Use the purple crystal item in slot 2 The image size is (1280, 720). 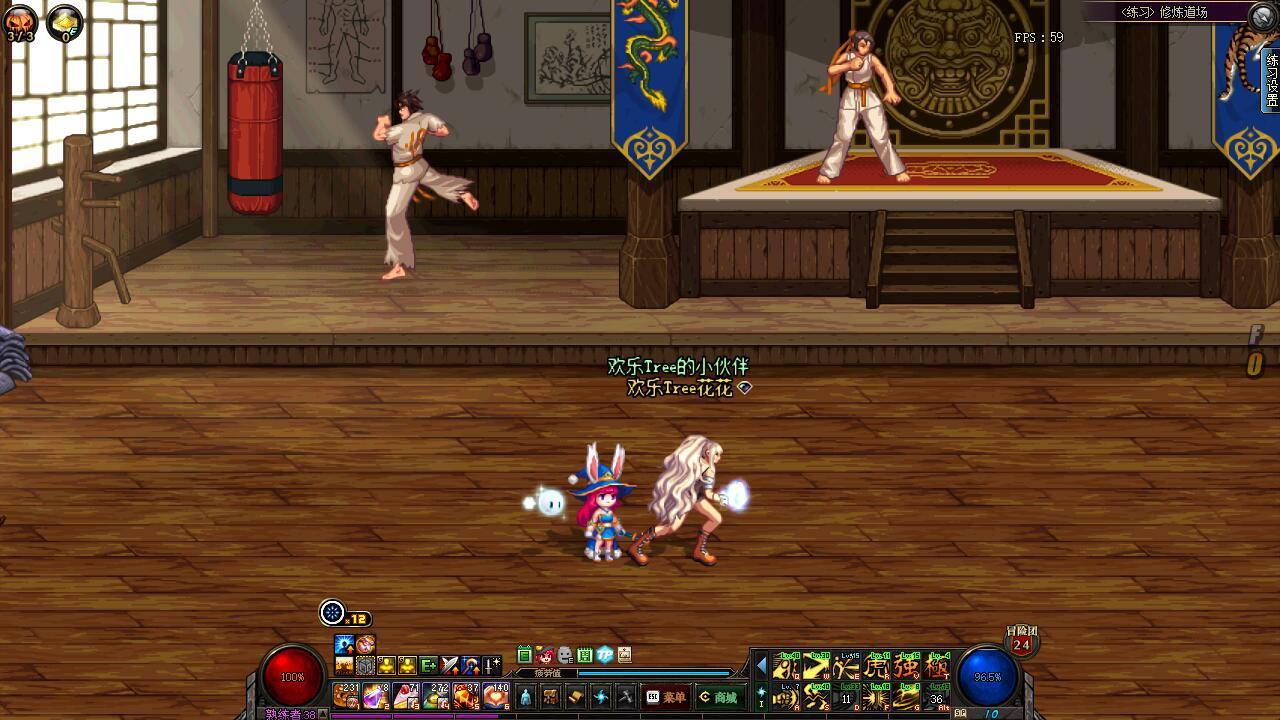point(375,695)
